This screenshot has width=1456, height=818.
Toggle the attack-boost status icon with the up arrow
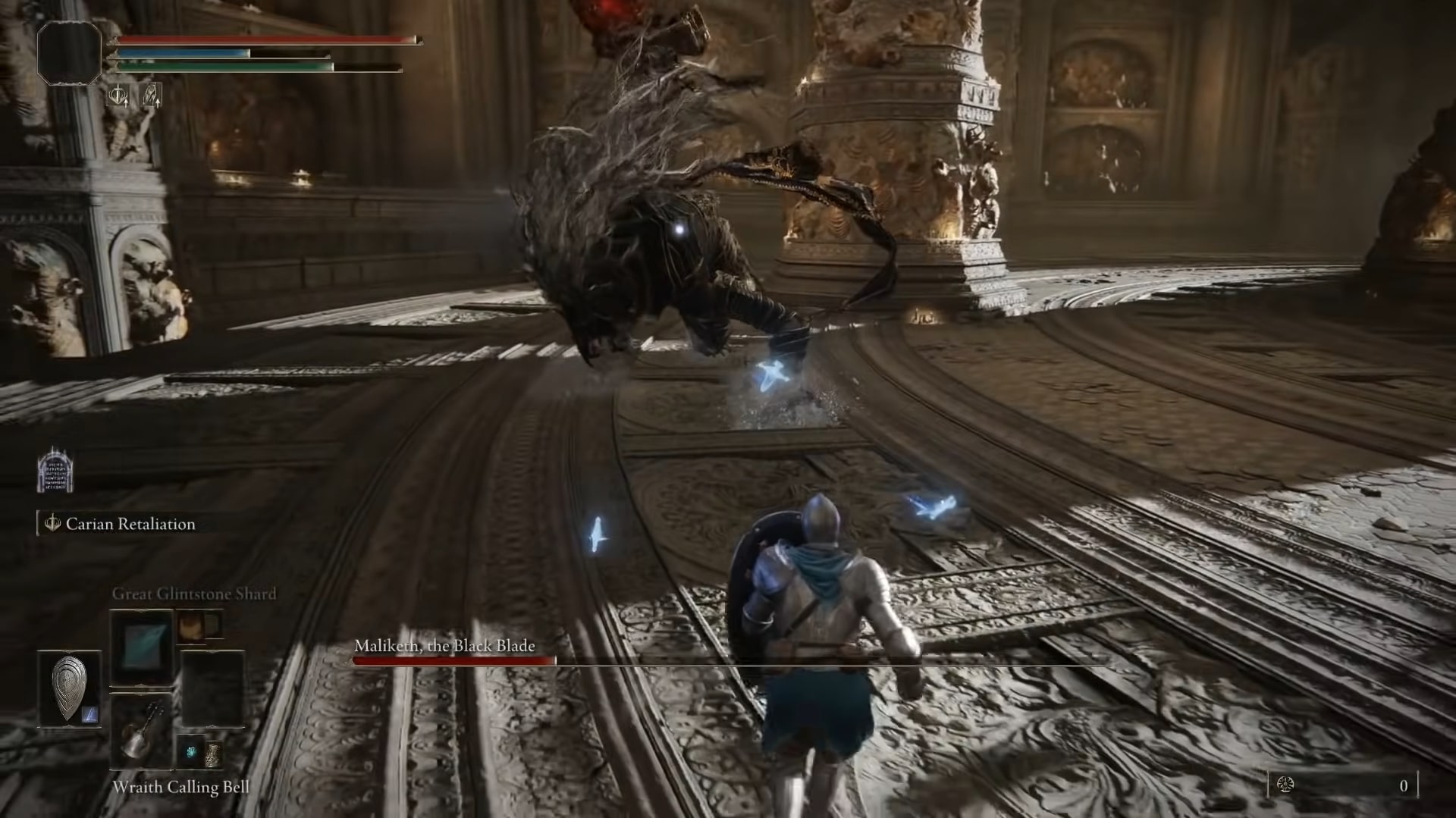click(x=151, y=96)
